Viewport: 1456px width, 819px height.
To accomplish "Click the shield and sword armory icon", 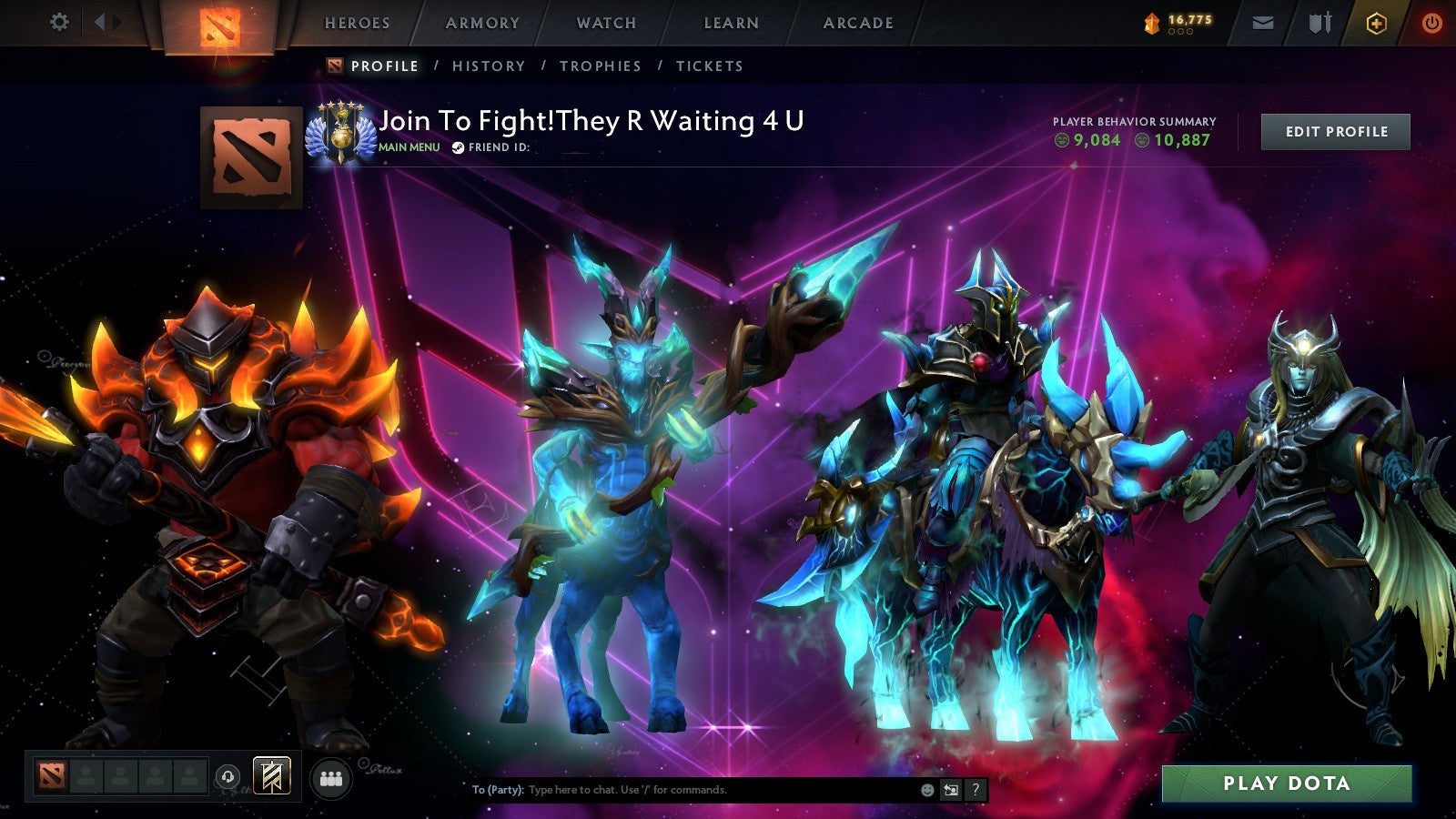I will click(x=1319, y=23).
